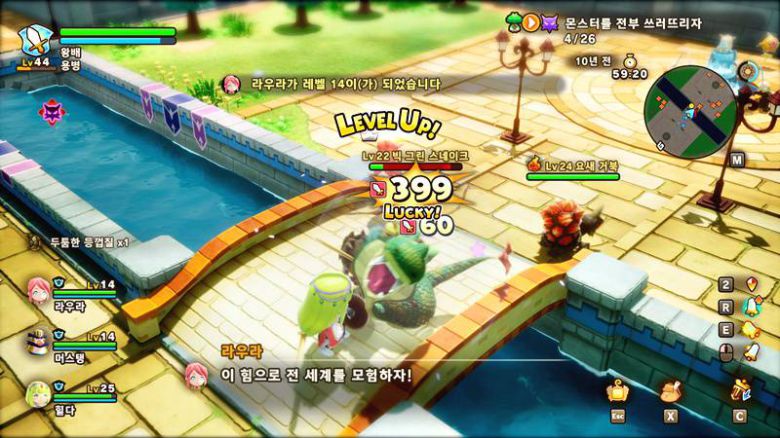This screenshot has width=780, height=438.
Task: Use the red-white potion item
Action: click(749, 283)
